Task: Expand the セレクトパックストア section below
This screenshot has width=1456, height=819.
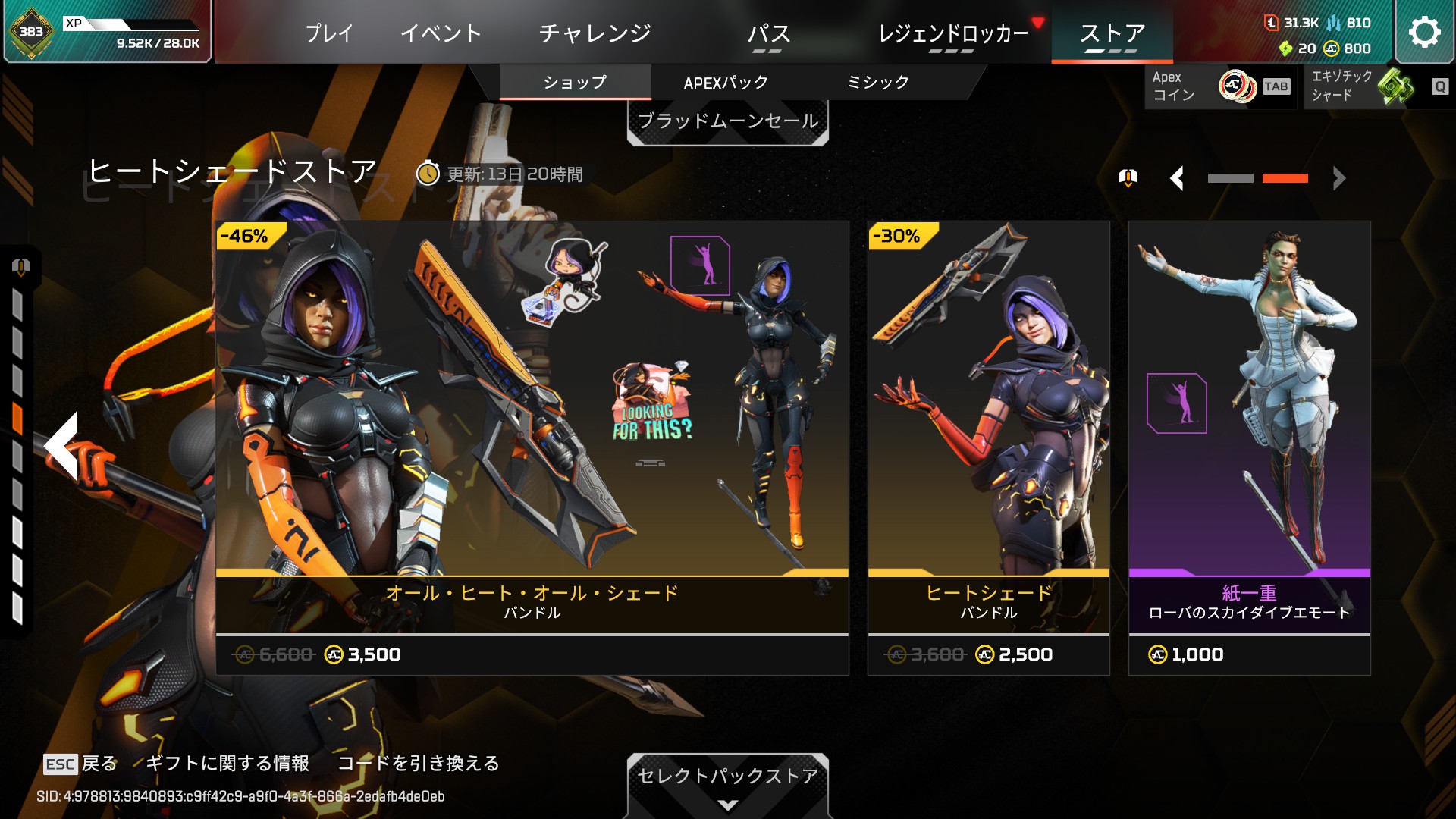Action: click(727, 785)
